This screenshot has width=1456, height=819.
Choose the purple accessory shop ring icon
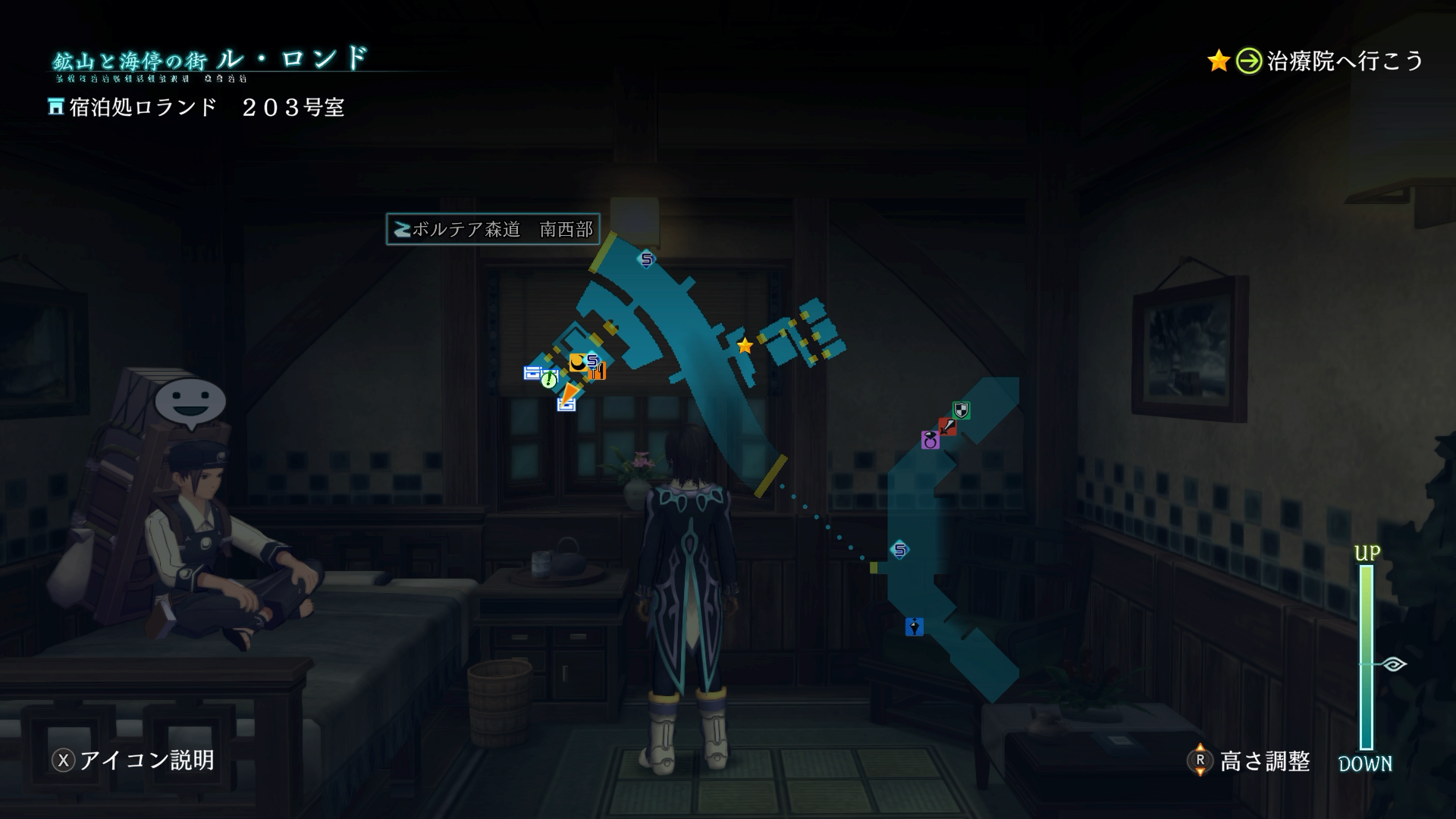(x=930, y=440)
